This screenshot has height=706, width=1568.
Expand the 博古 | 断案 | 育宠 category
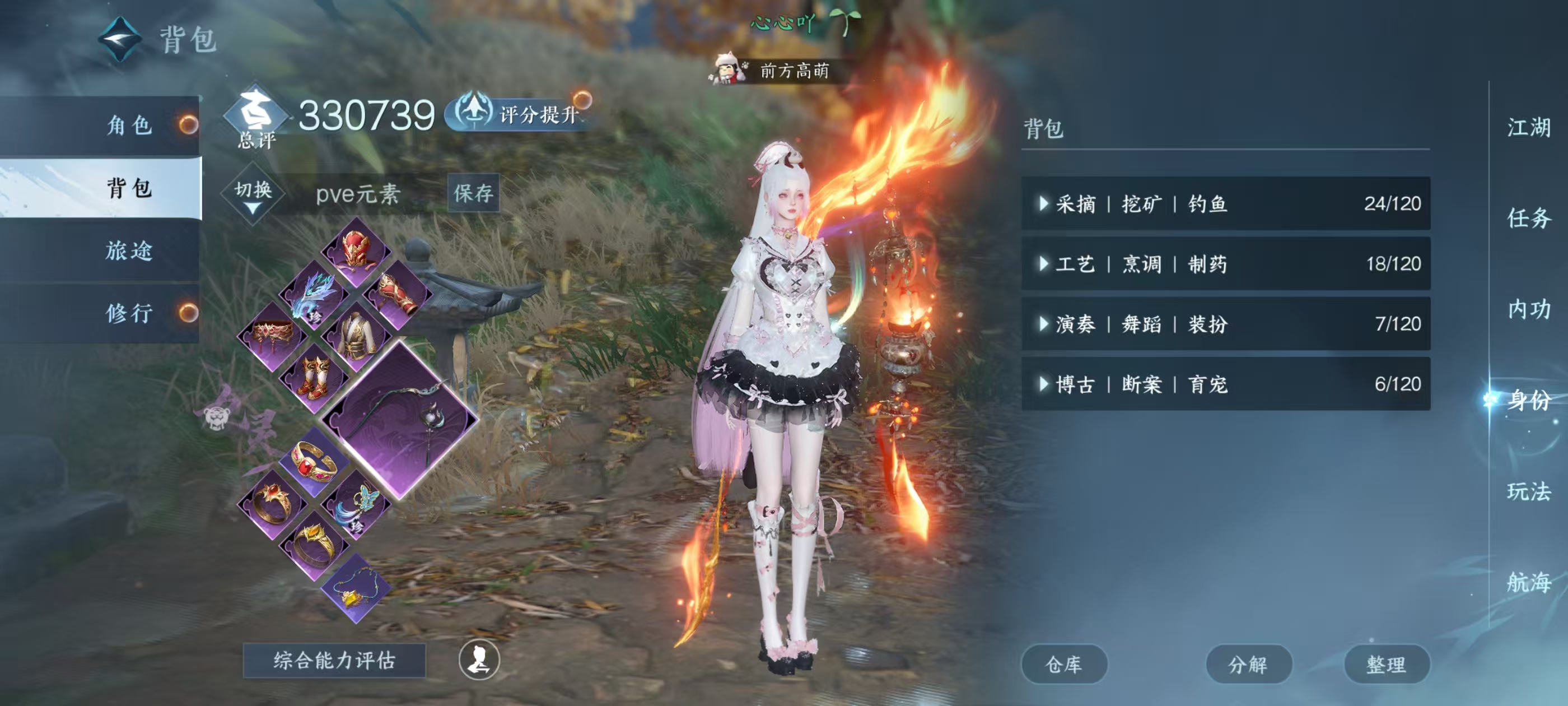click(x=1225, y=384)
